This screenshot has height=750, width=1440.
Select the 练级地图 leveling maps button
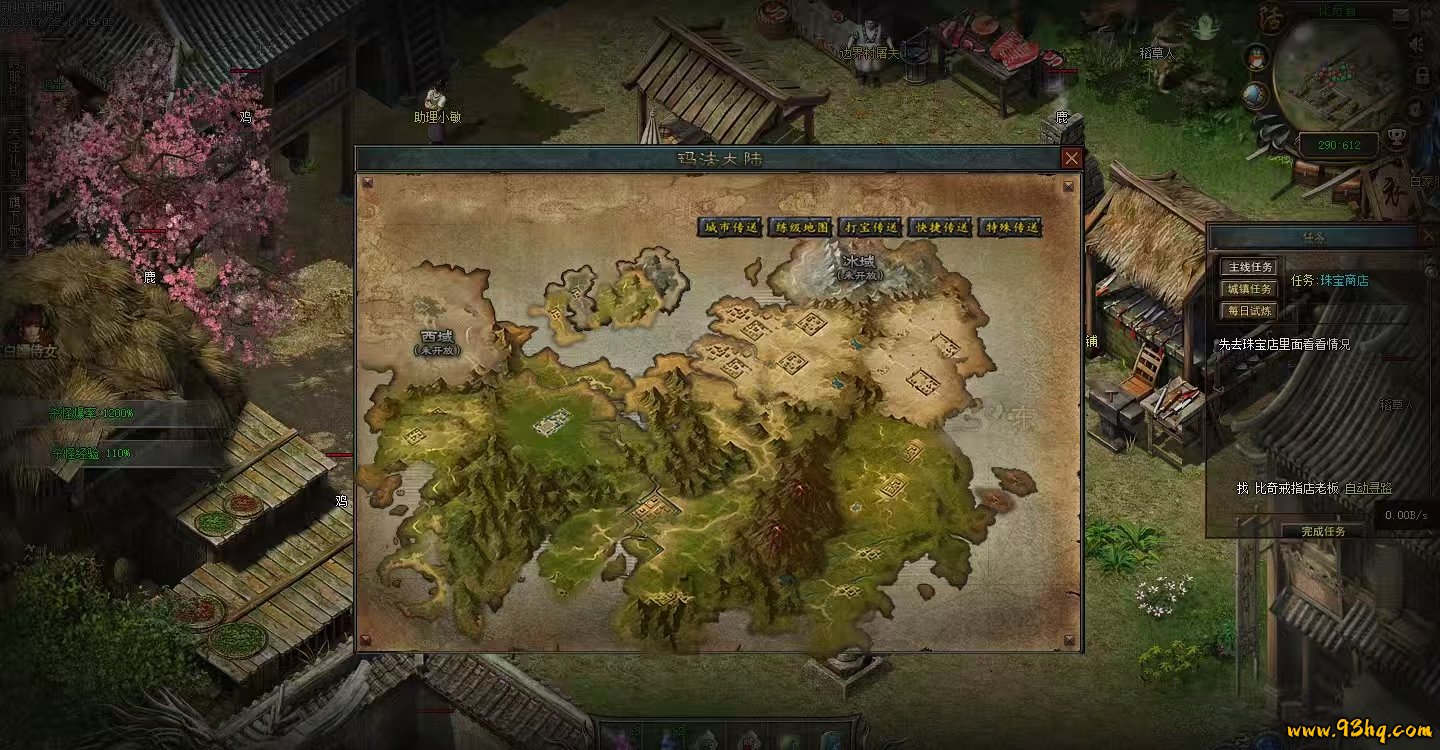(x=801, y=228)
